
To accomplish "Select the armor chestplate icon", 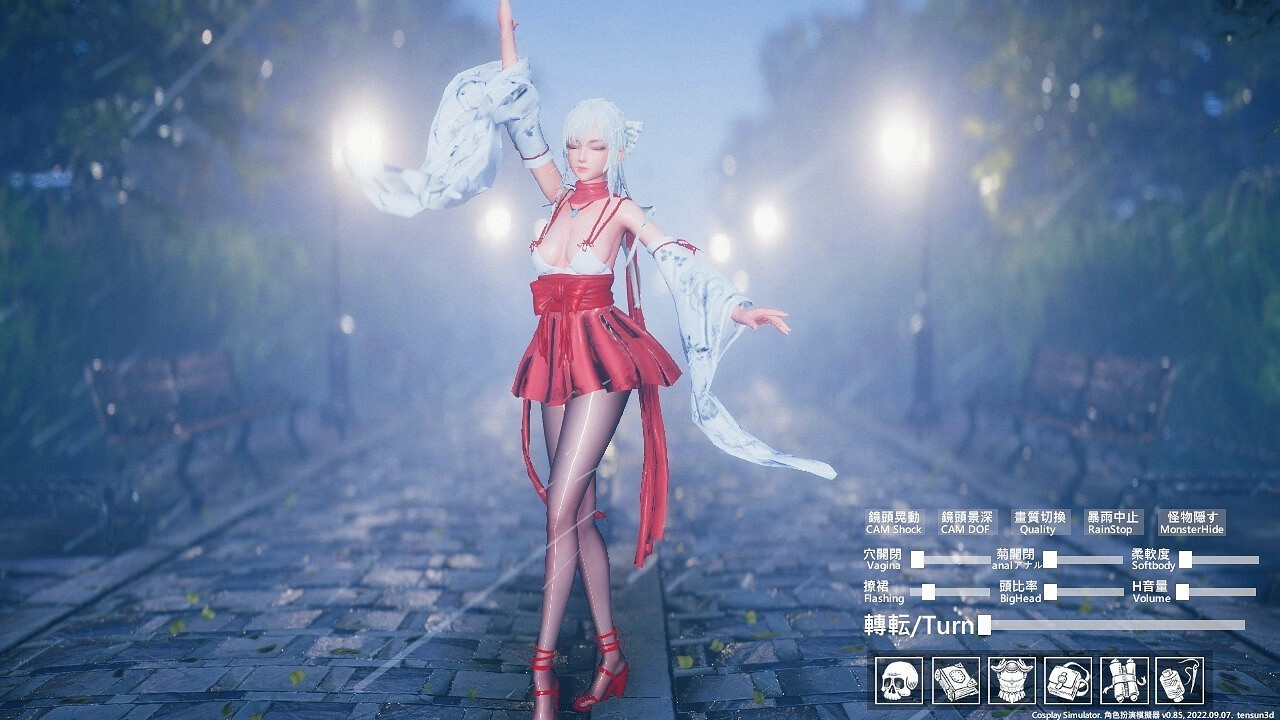I will [1009, 680].
